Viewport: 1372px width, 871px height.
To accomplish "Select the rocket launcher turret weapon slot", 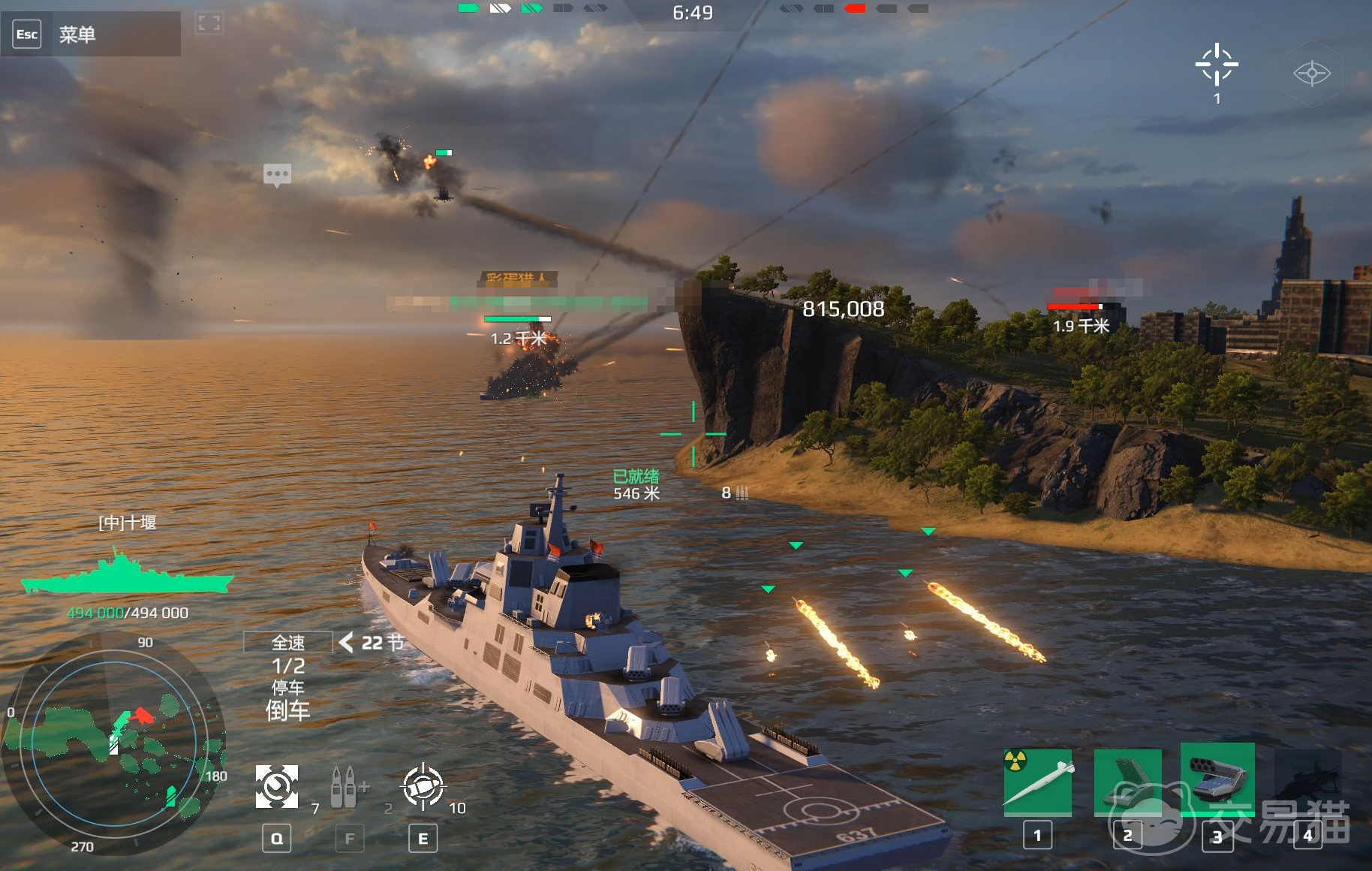I will coord(1217,779).
